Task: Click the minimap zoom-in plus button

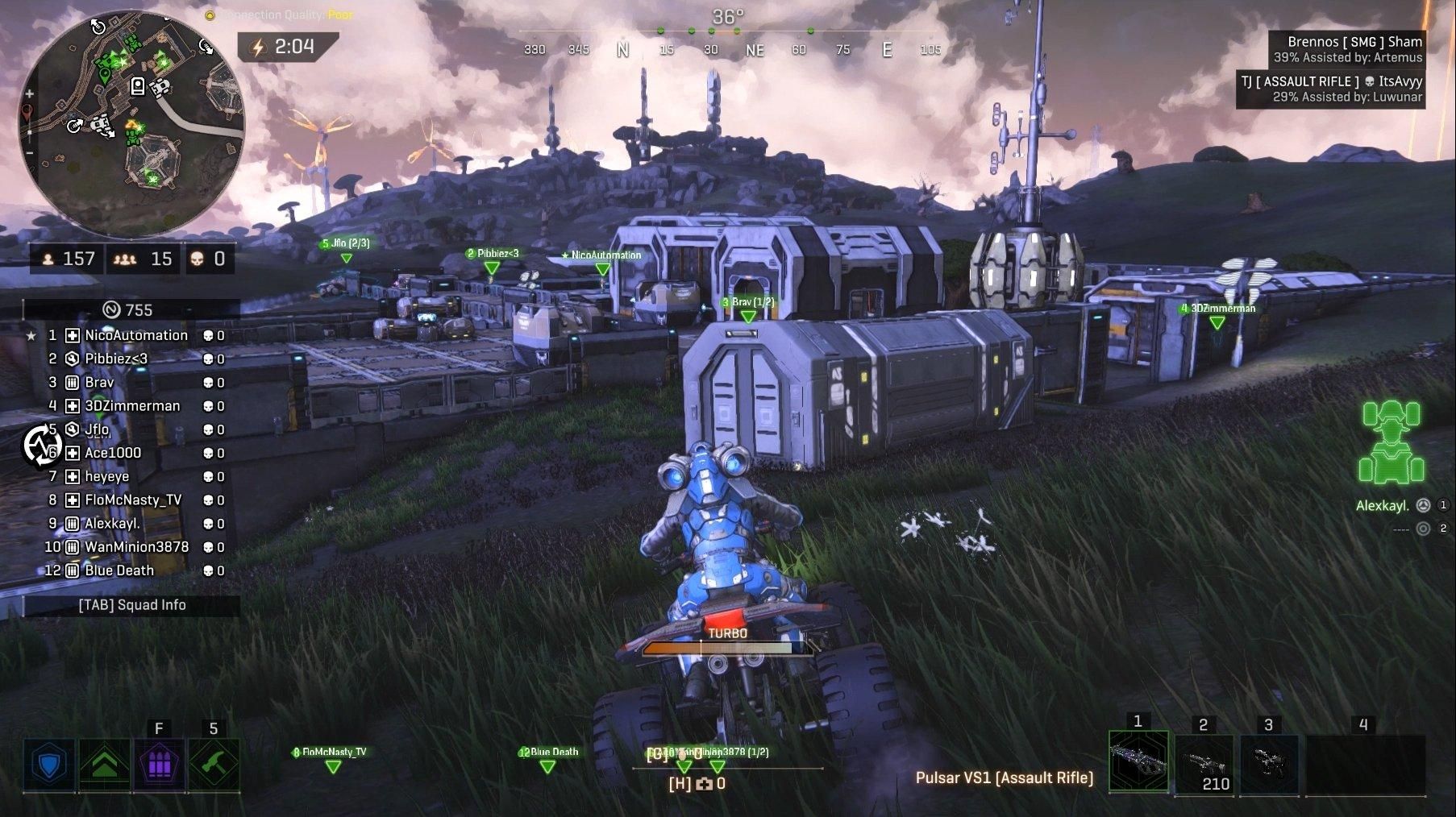Action: click(30, 94)
